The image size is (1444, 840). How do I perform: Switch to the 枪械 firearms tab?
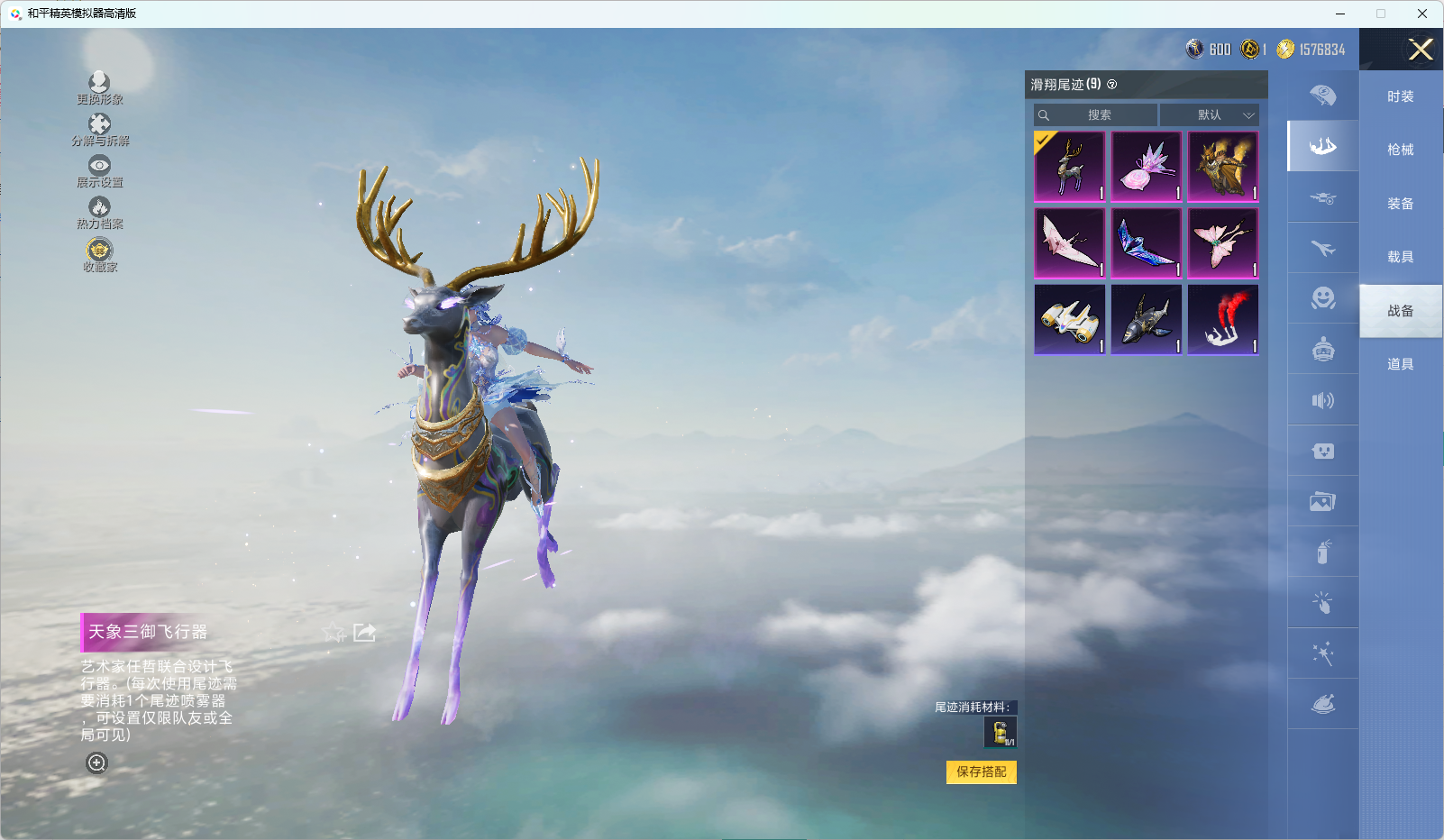(1400, 150)
